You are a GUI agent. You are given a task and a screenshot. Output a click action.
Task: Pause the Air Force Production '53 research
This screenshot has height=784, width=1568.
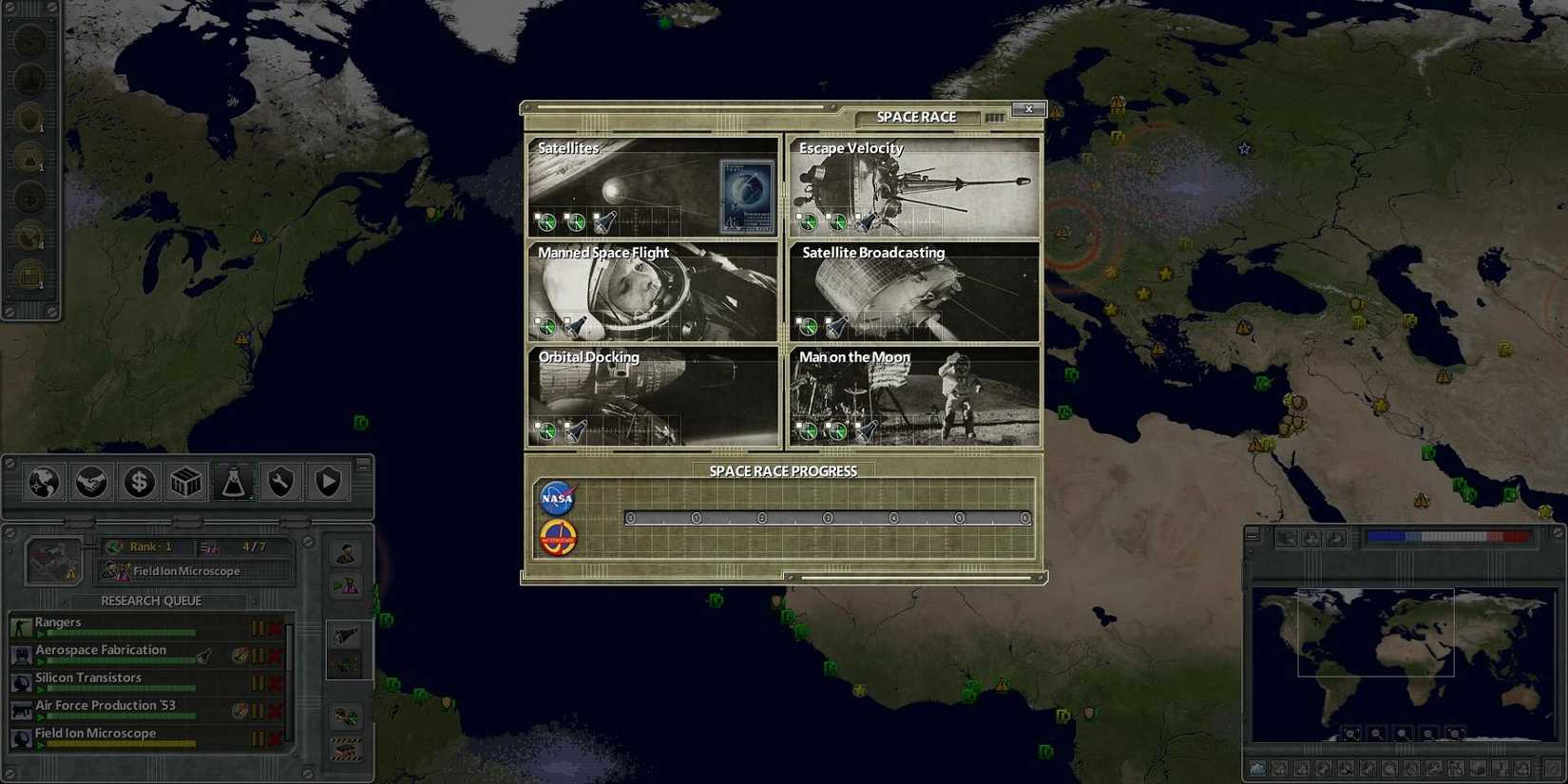point(258,710)
